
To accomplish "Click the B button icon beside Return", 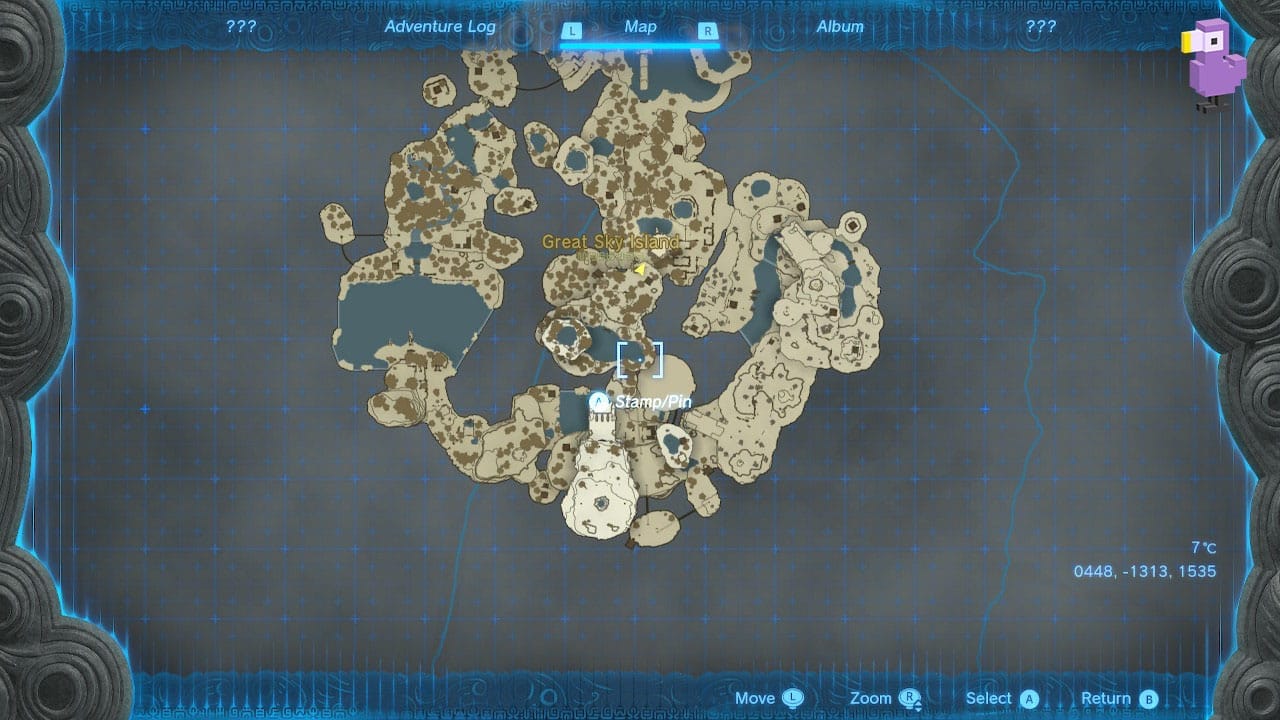I will [x=1146, y=698].
